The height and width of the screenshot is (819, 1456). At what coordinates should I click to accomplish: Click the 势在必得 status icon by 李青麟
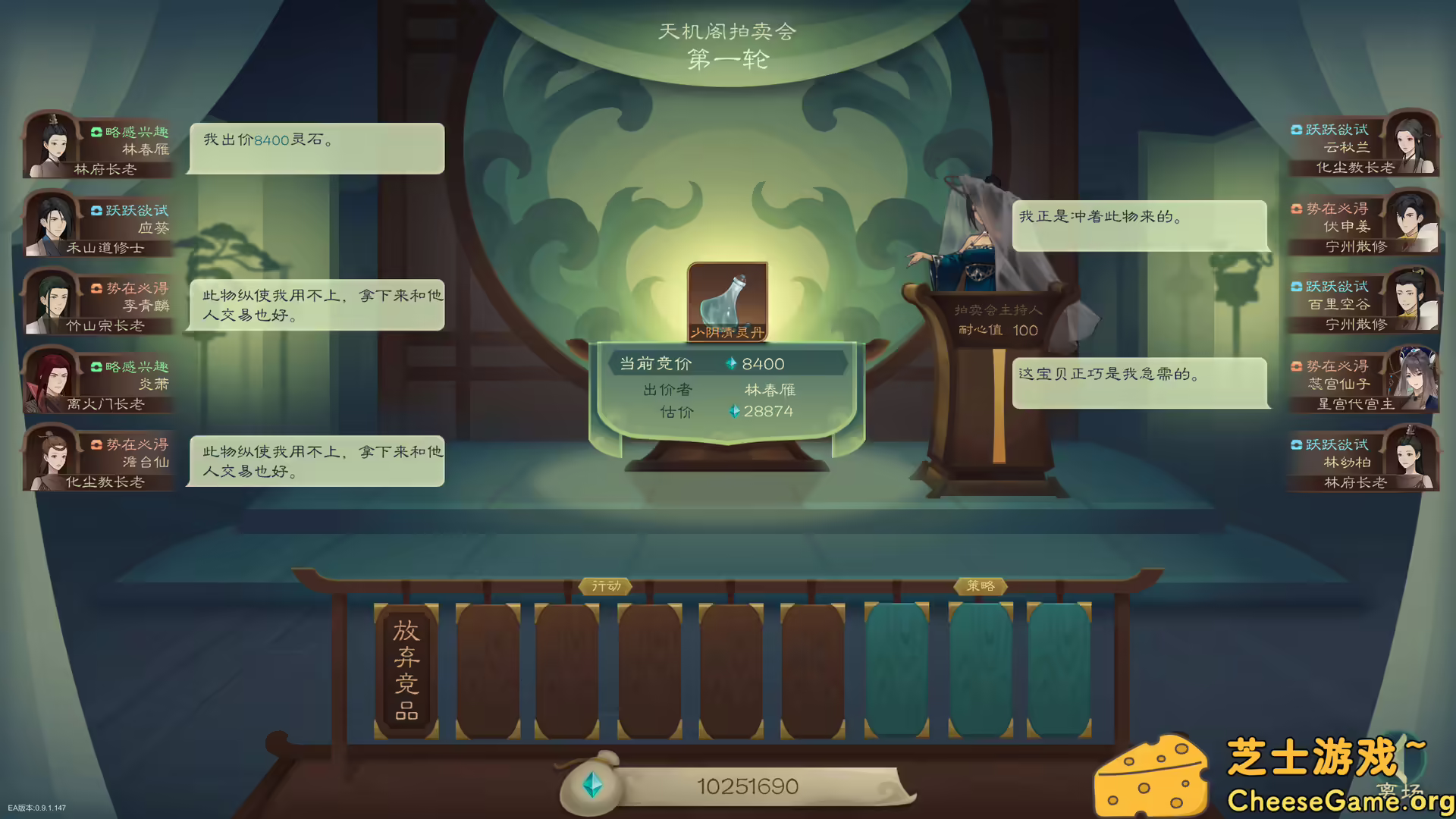96,288
